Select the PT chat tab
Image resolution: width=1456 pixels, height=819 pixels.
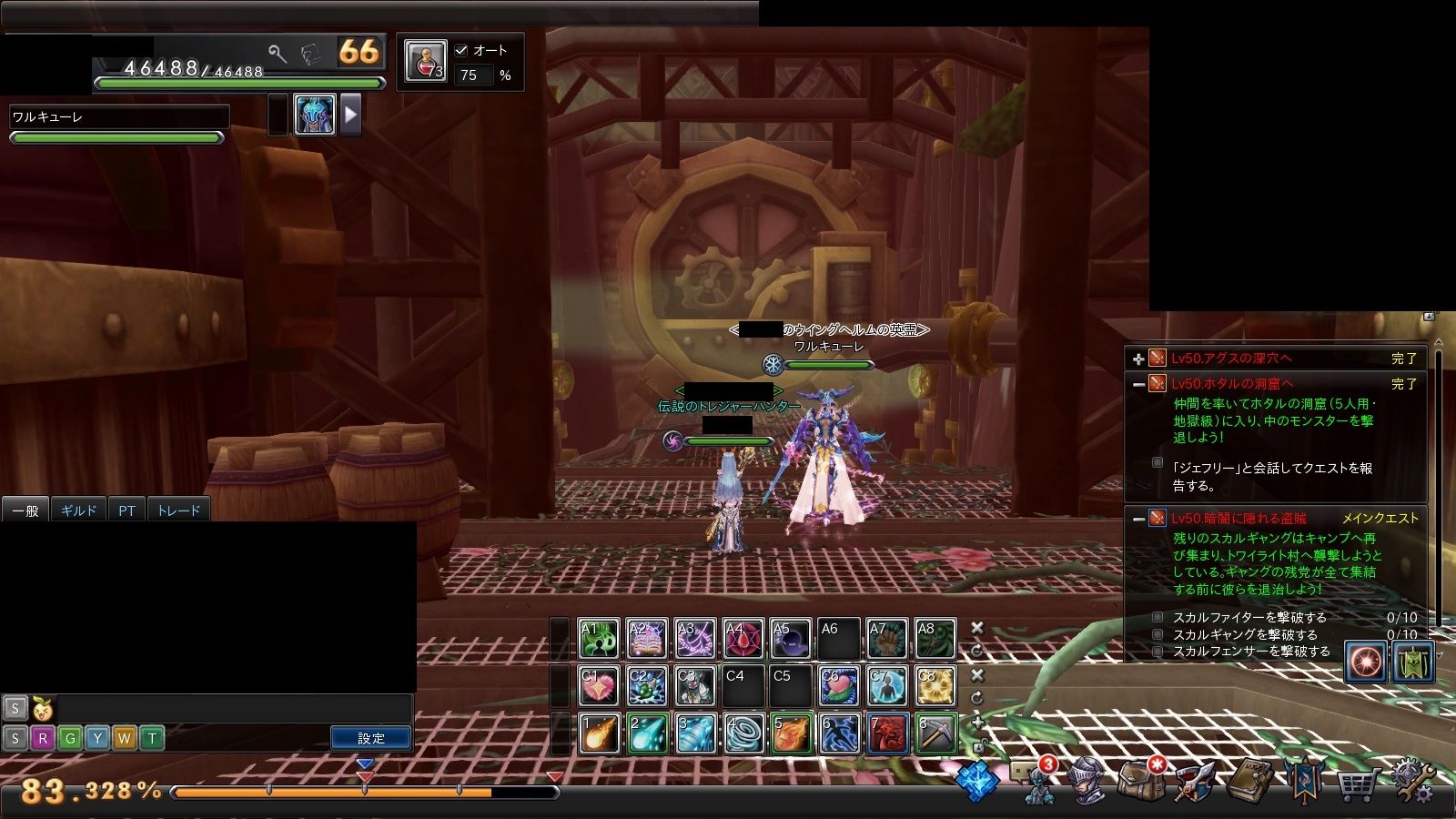[126, 511]
